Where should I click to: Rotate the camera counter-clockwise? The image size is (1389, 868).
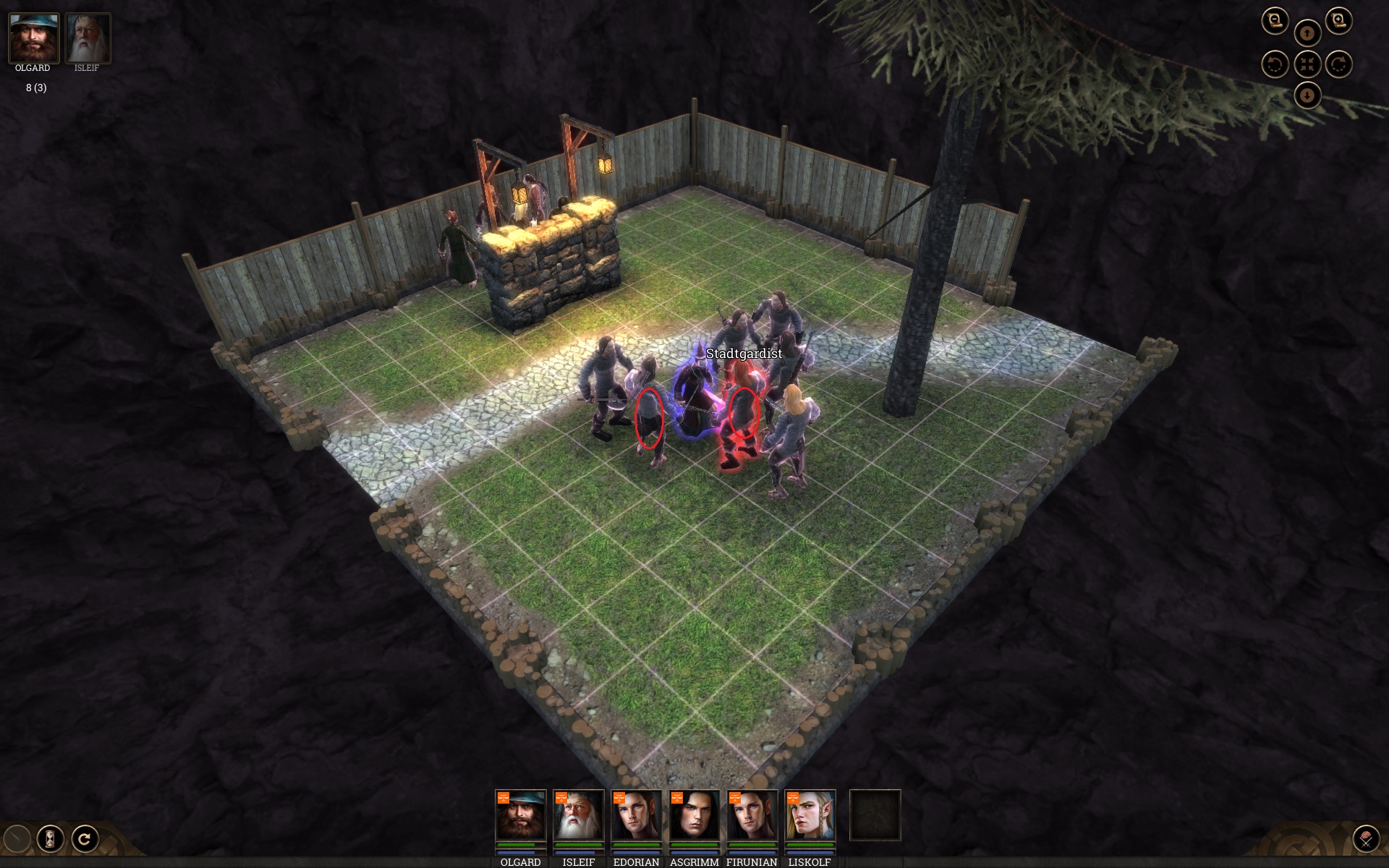pos(1275,64)
